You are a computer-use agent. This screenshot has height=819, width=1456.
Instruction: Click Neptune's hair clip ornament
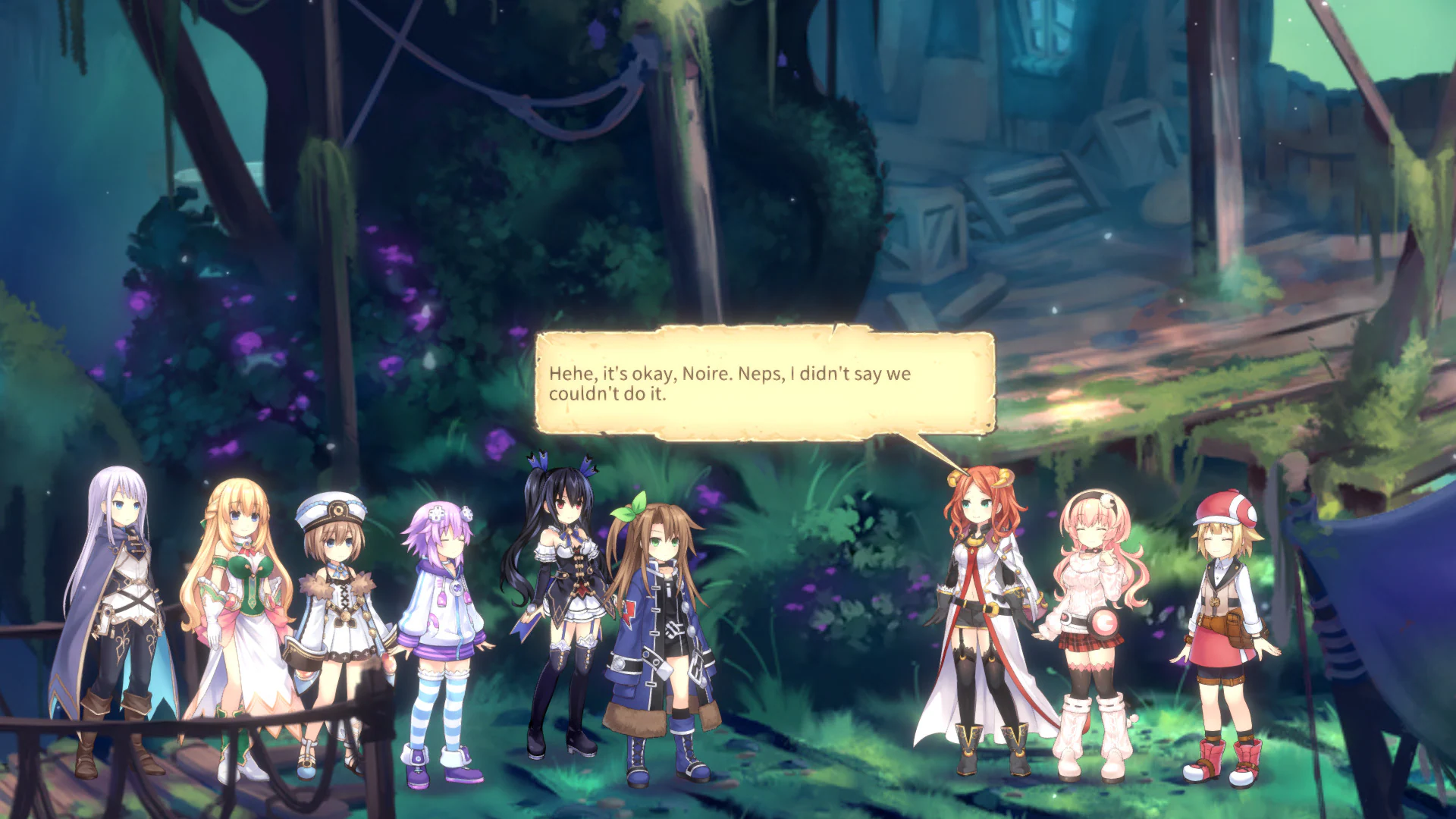[438, 513]
